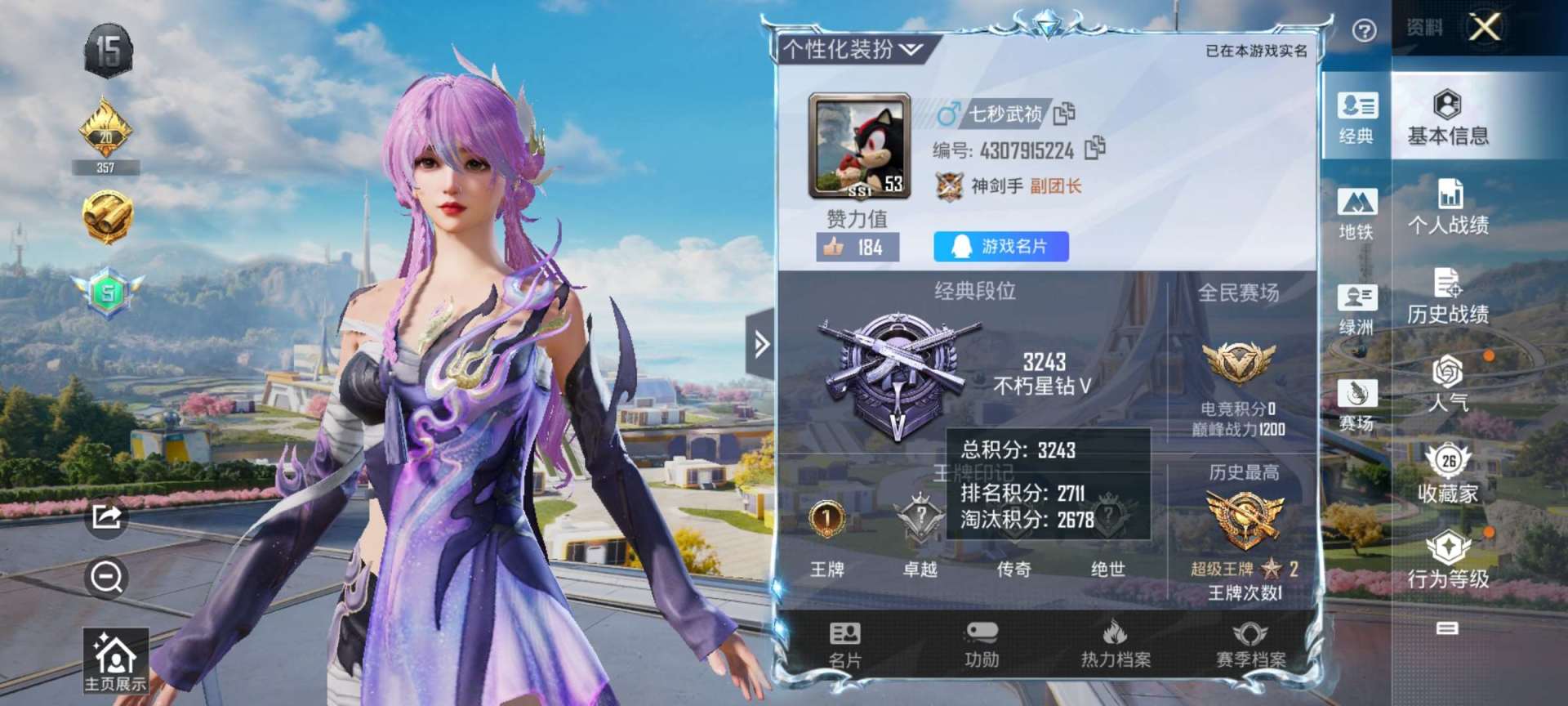1568x706 pixels.
Task: Open 行为等级 behavior rating
Action: [1448, 560]
